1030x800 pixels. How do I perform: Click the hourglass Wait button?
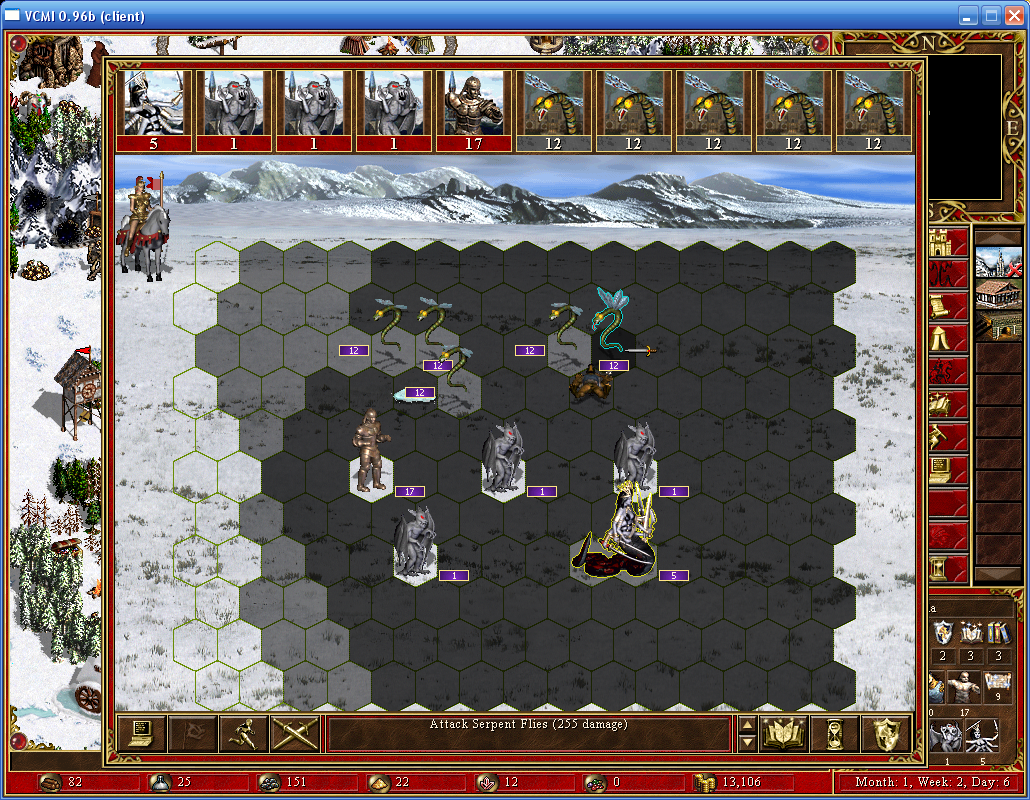pos(835,734)
